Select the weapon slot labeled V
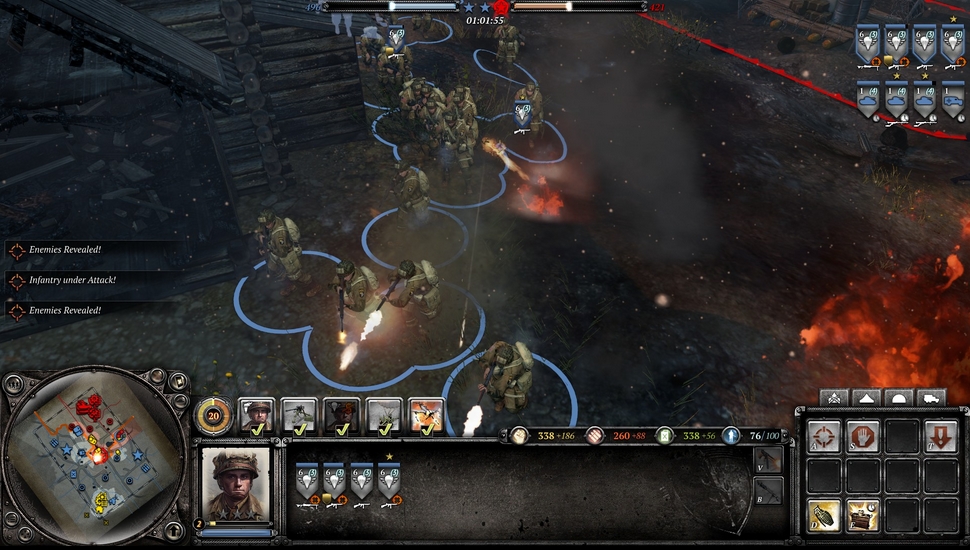The width and height of the screenshot is (970, 550). (767, 461)
